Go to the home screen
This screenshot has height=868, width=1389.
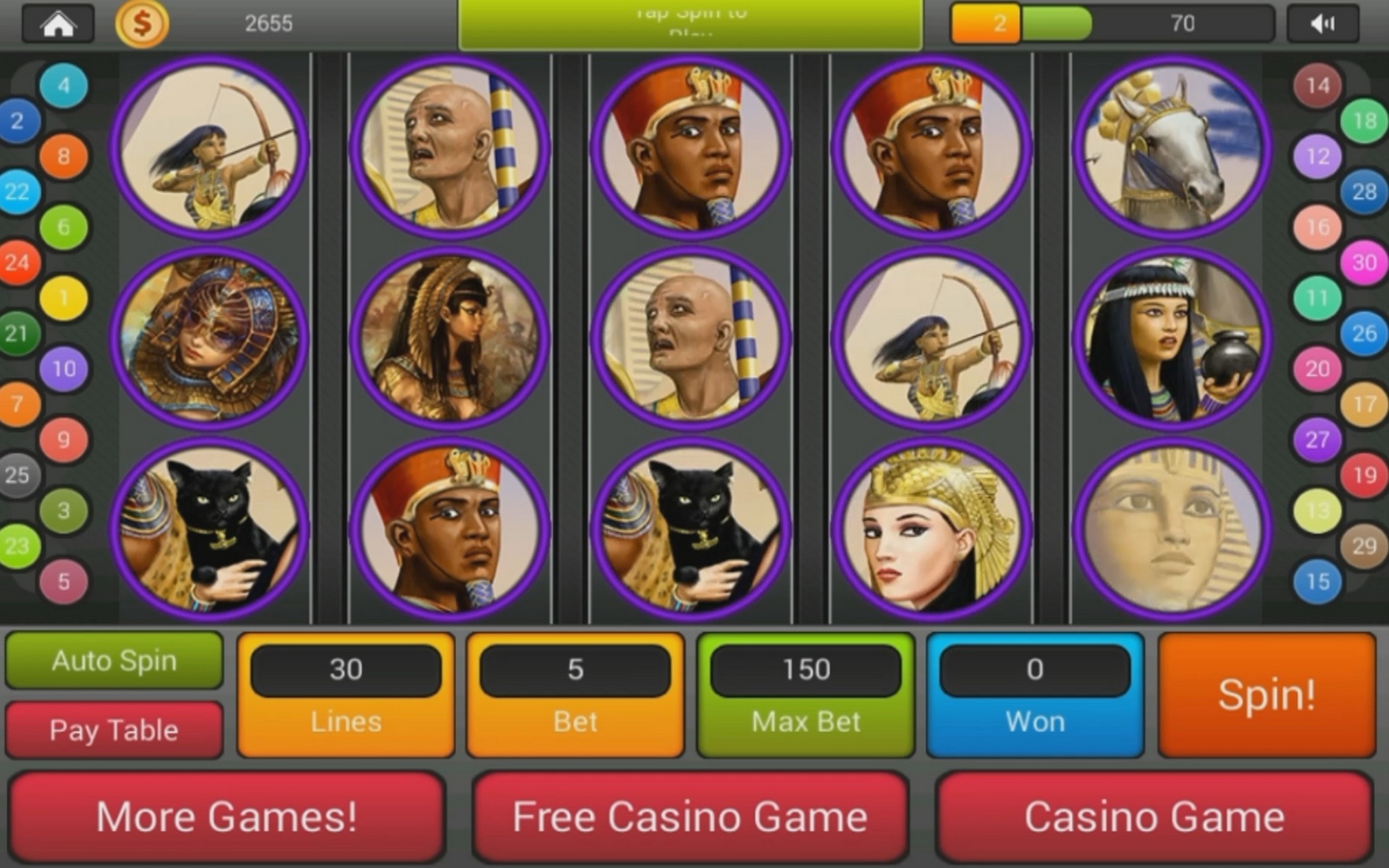(58, 23)
